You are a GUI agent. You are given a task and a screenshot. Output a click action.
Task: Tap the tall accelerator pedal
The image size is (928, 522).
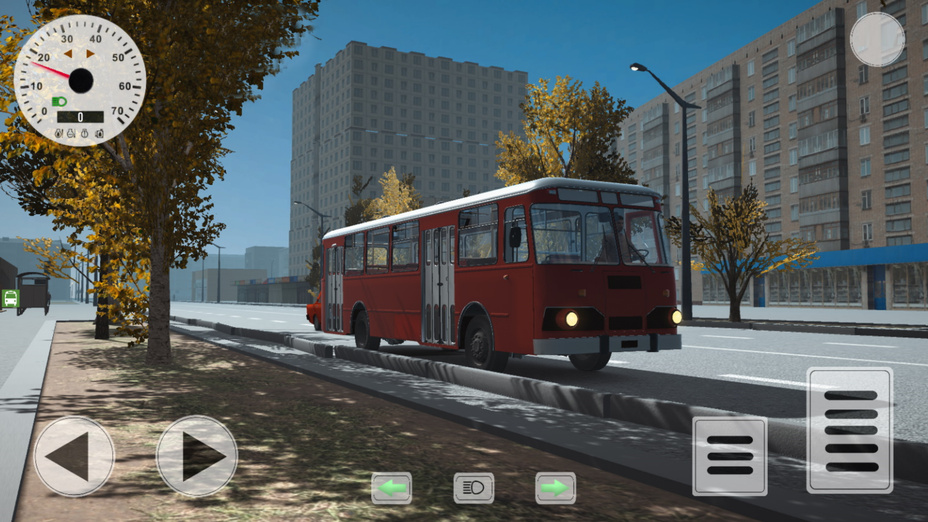[850, 430]
